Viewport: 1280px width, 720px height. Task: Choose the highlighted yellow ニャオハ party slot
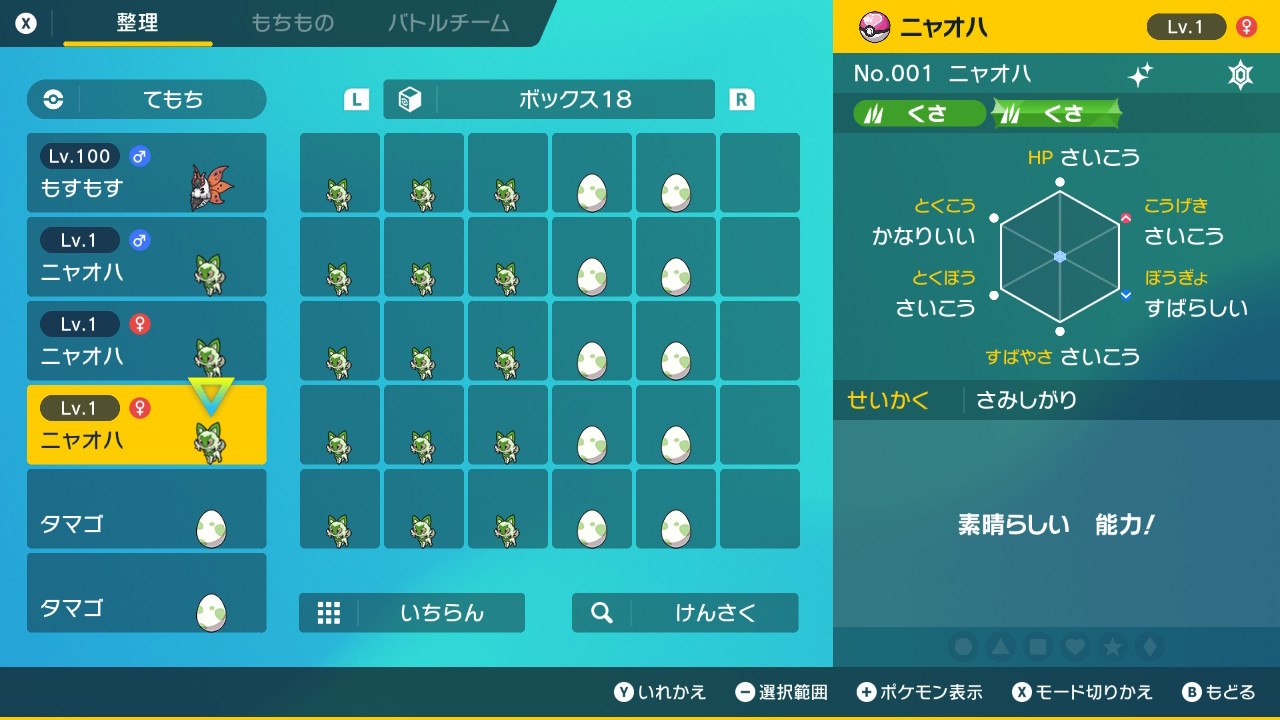147,425
